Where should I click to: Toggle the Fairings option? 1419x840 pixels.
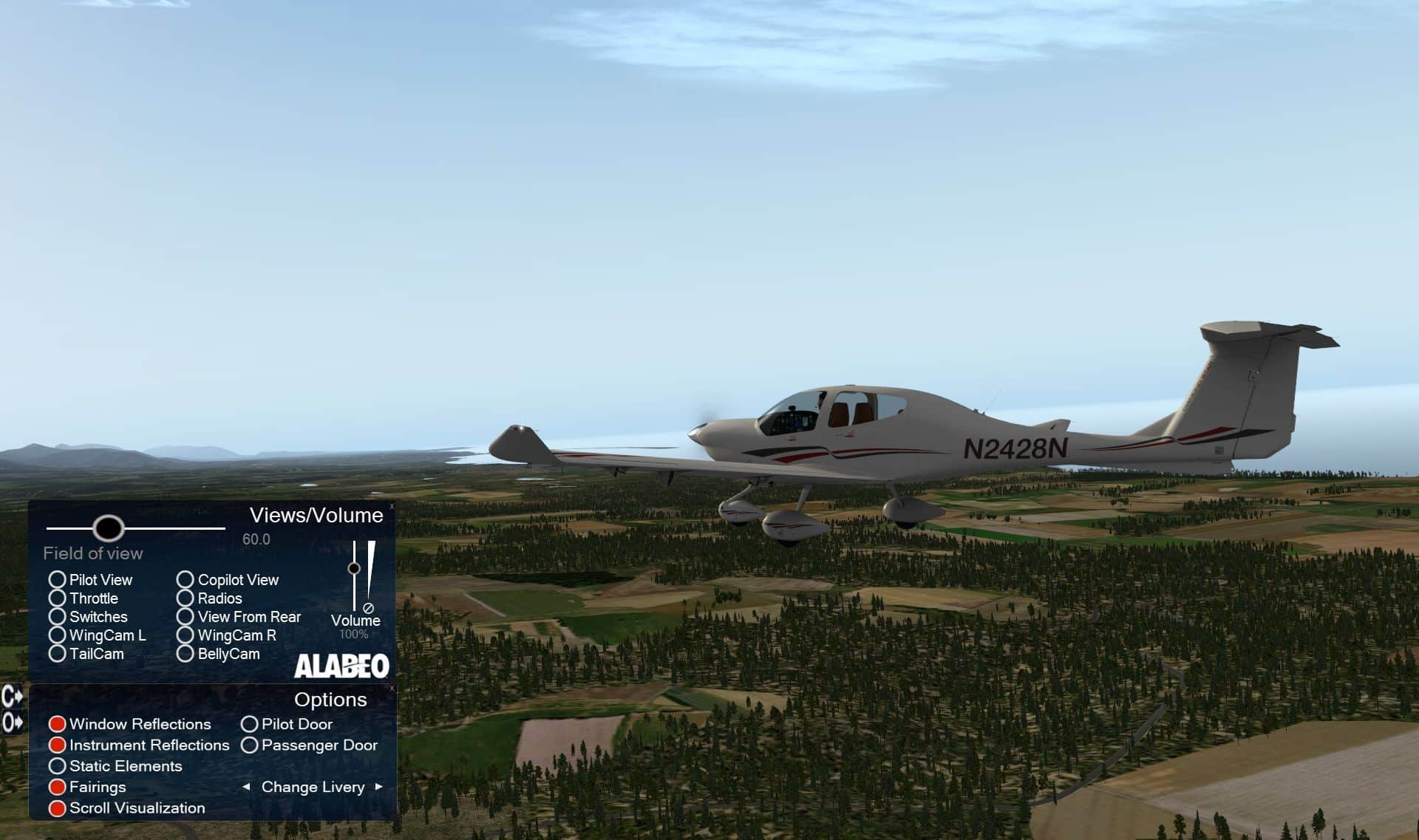(58, 787)
